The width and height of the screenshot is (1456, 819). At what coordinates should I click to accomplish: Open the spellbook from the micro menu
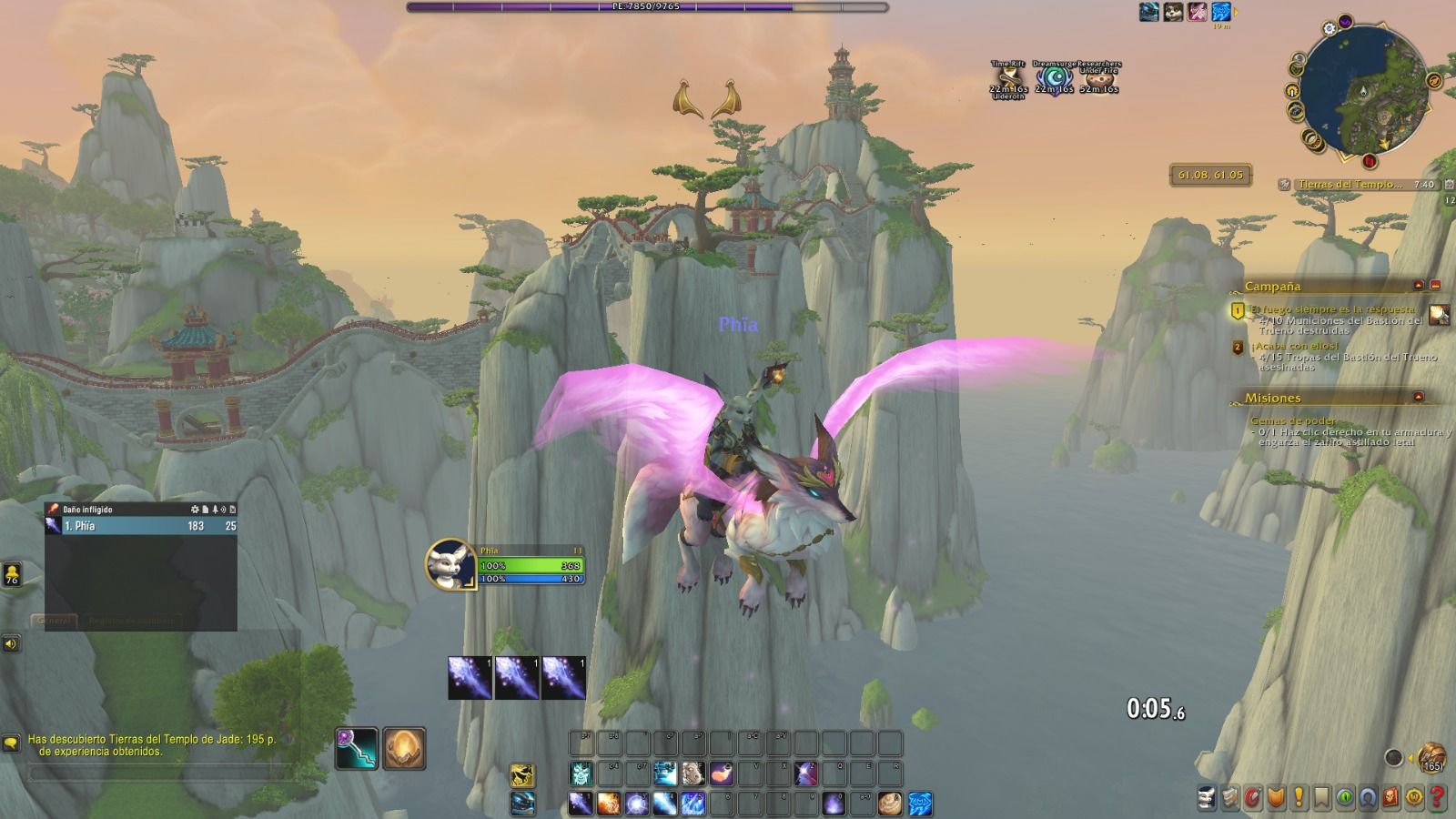[1230, 798]
